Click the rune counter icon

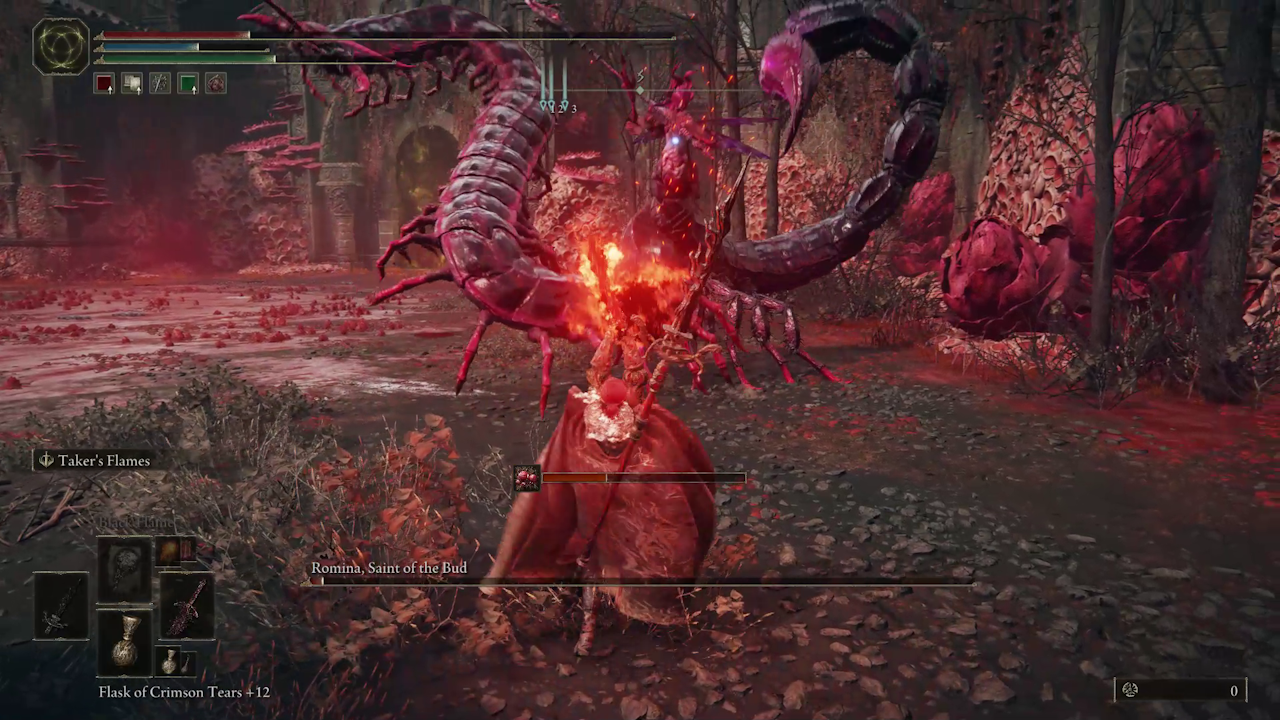pos(1130,690)
